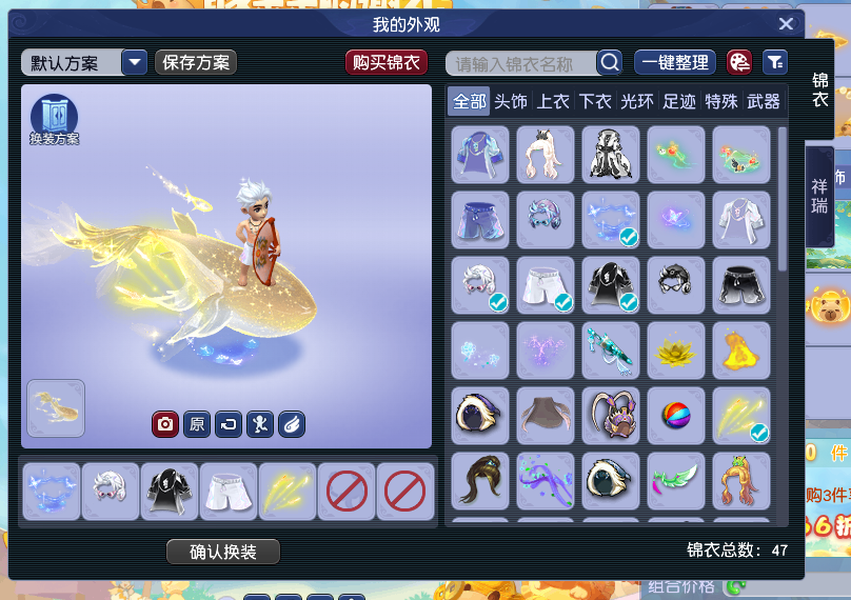Save the current outfit with 保存方案

(x=196, y=63)
